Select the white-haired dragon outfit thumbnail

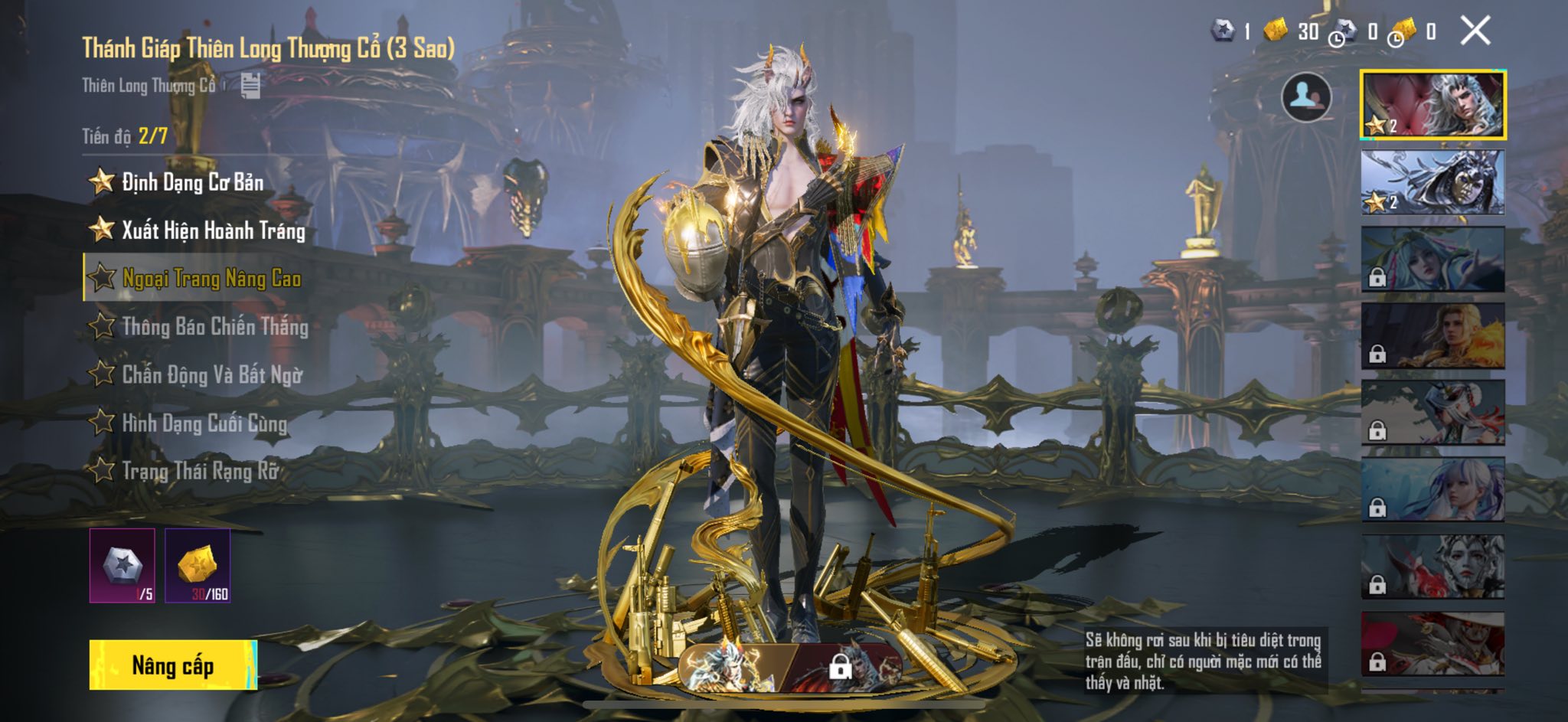click(x=1432, y=105)
